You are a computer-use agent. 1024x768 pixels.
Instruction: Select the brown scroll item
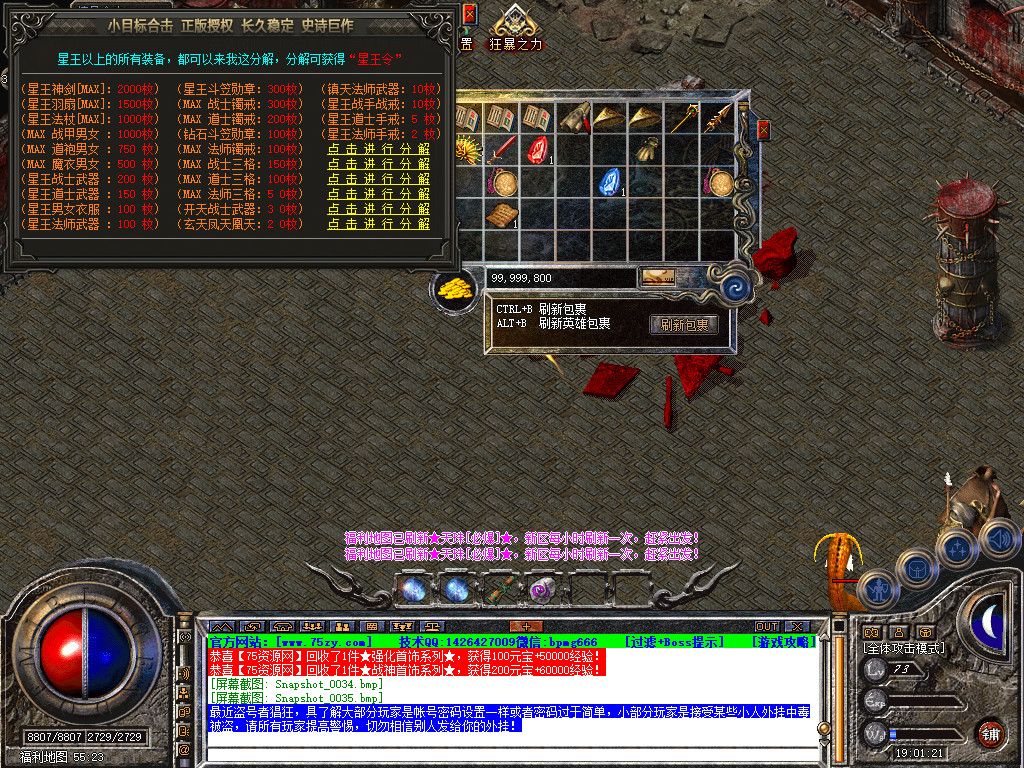502,214
